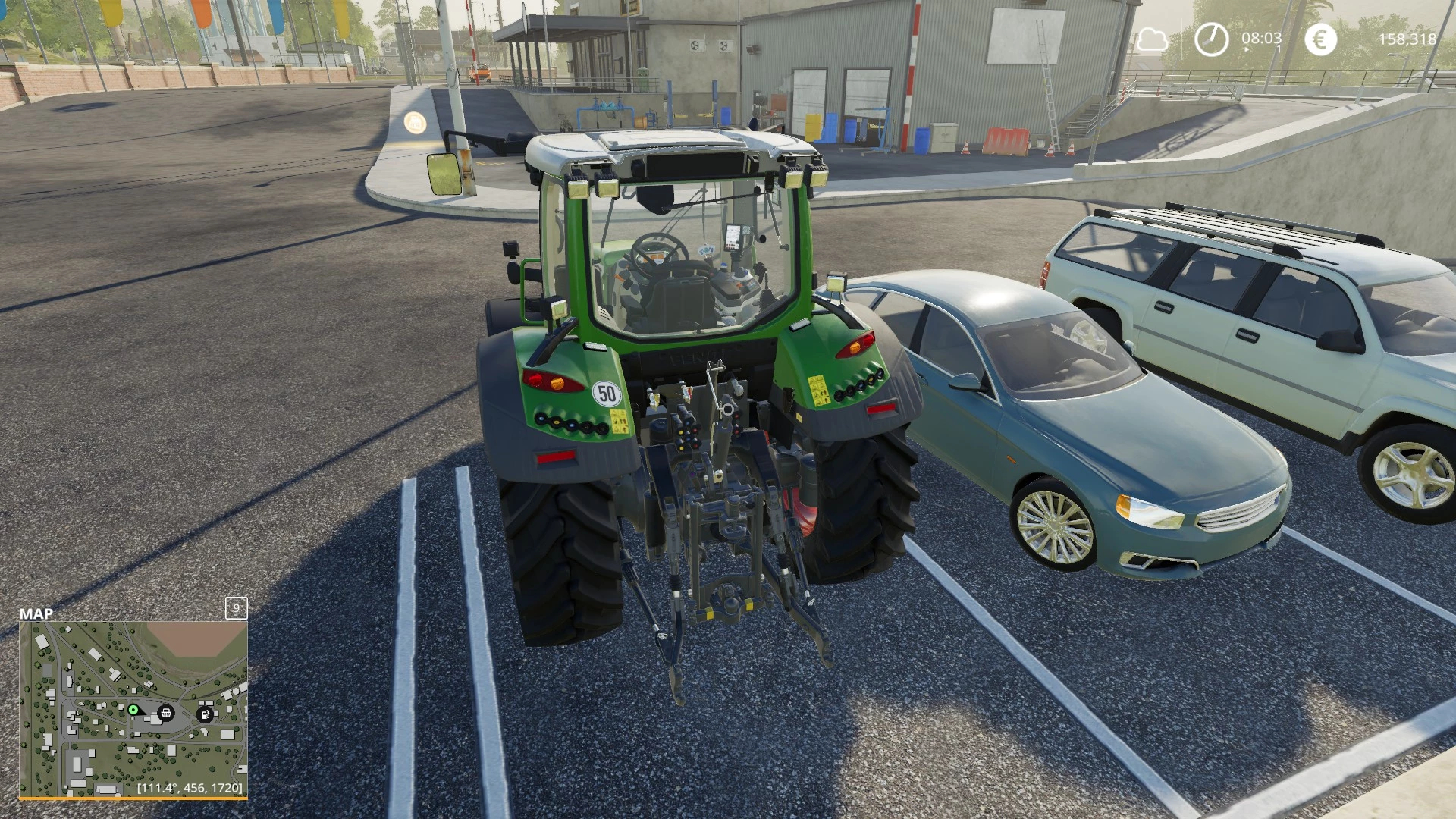Select the green player marker on minimap
The width and height of the screenshot is (1456, 819).
point(133,710)
